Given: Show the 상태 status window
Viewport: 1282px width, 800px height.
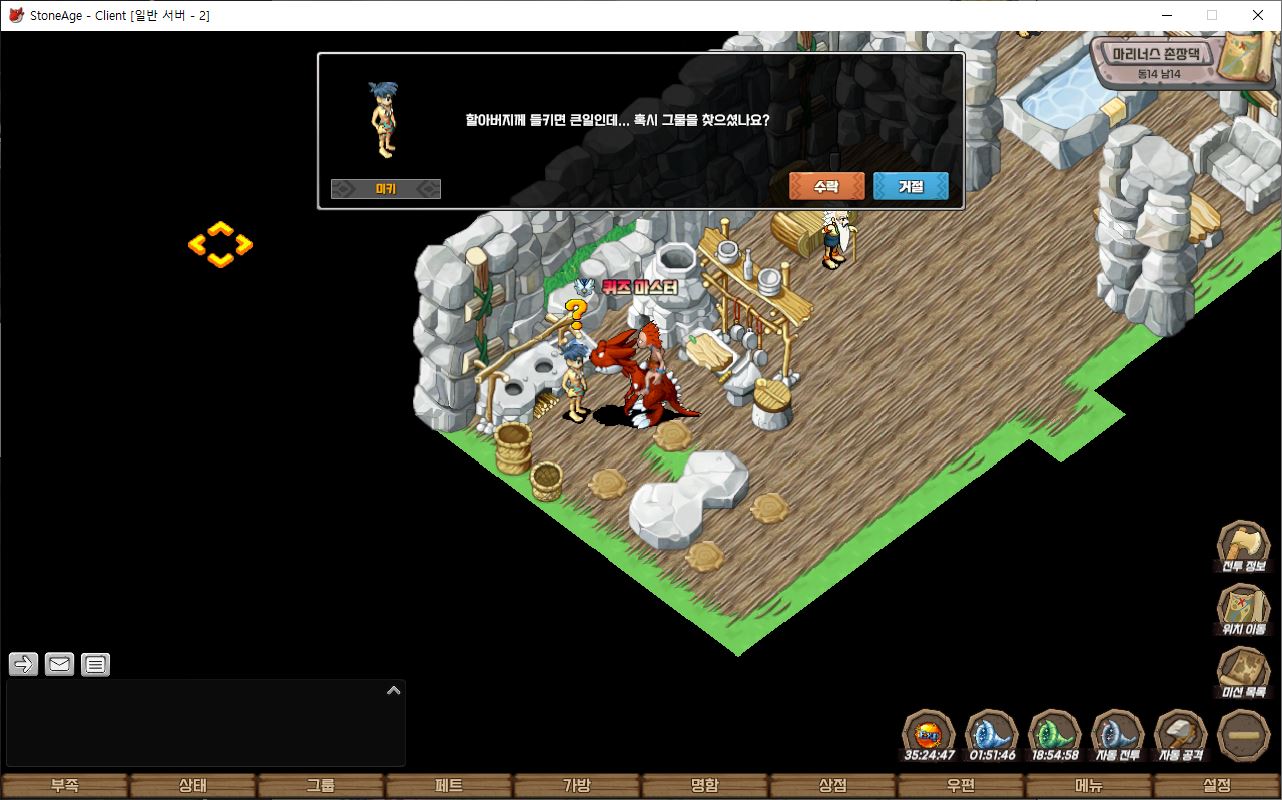Looking at the screenshot, I should point(193,786).
